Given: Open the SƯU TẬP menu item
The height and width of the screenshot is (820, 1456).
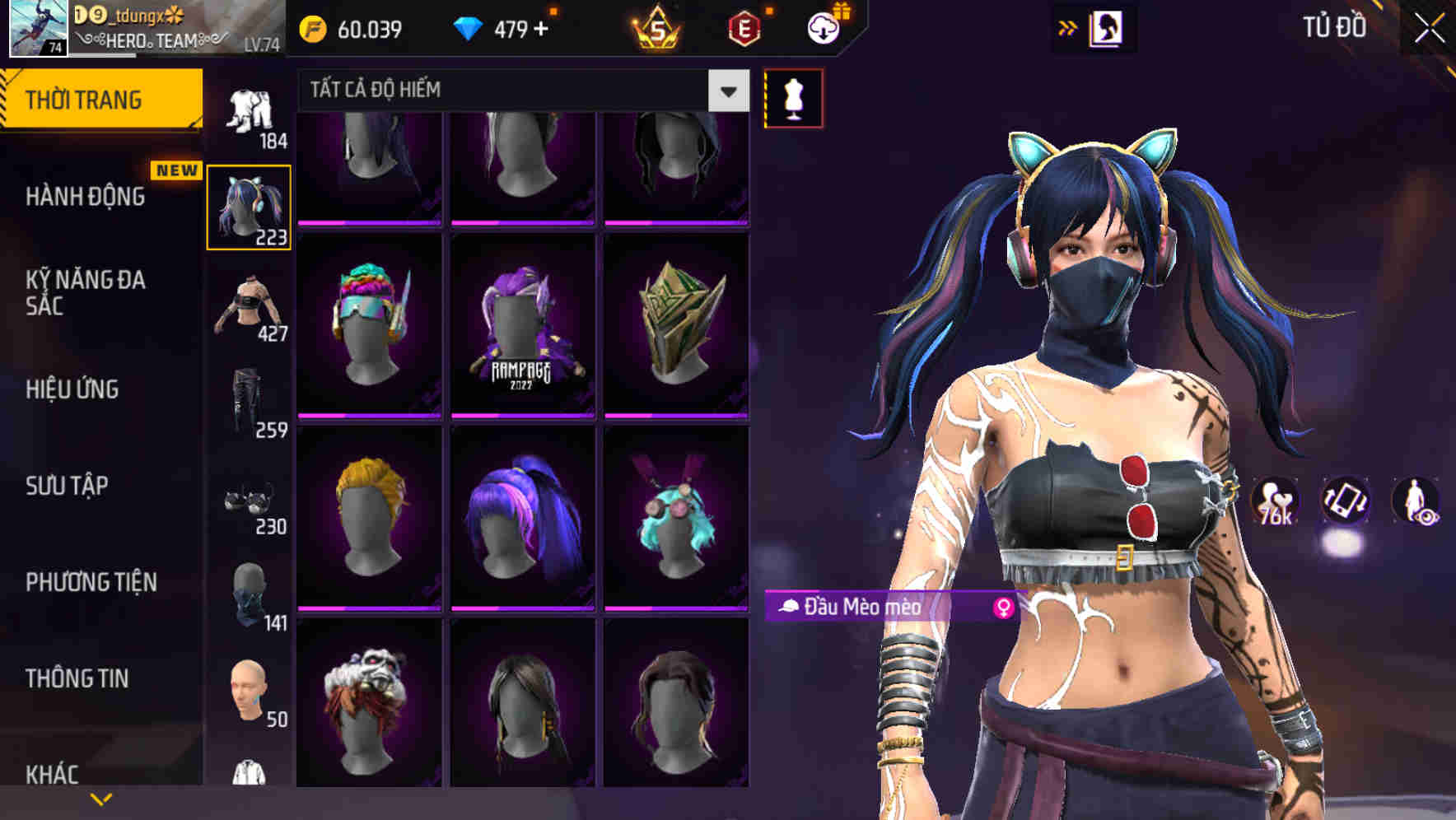Looking at the screenshot, I should click(x=70, y=486).
